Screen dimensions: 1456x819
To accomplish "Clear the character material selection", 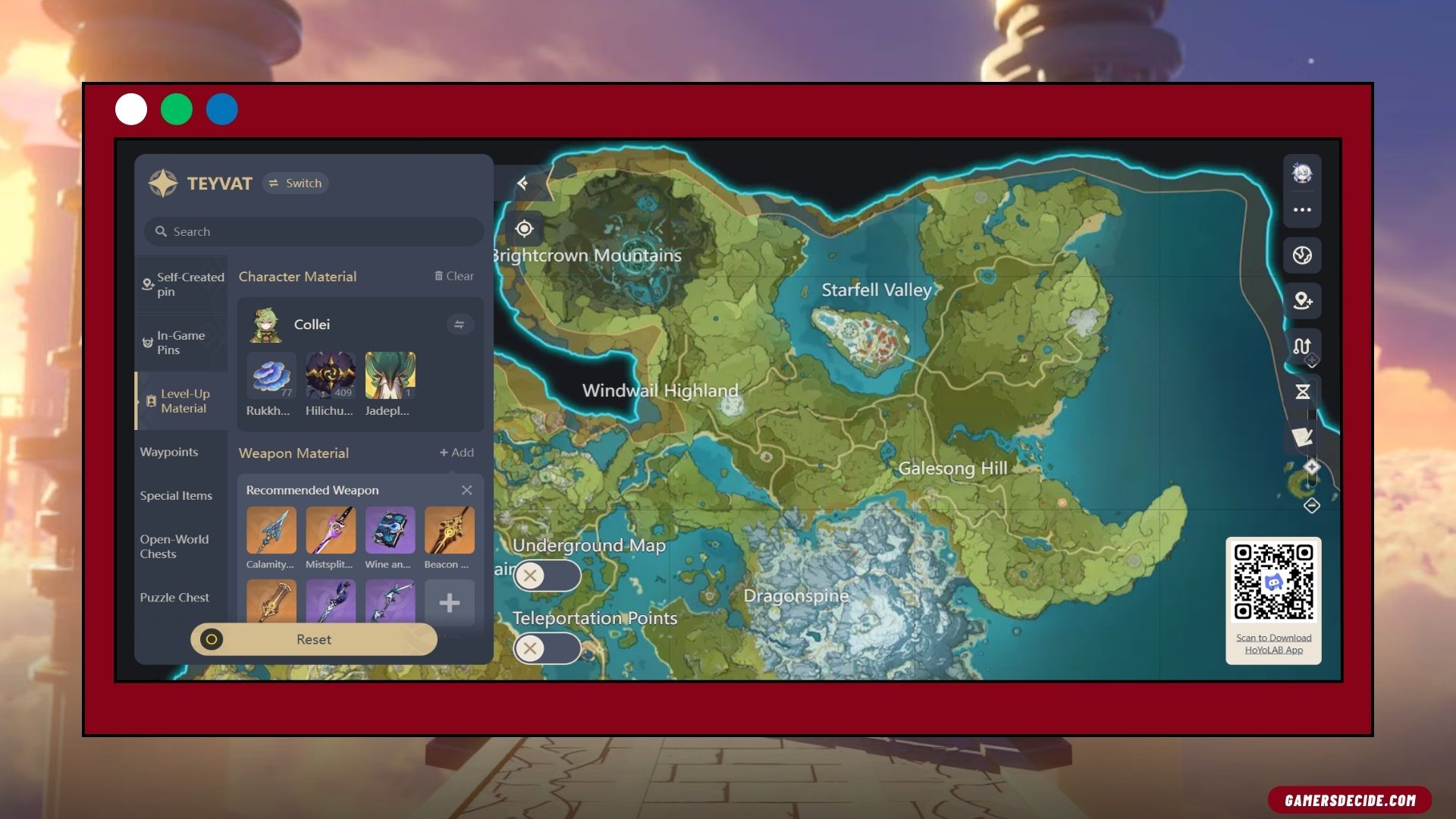I will pyautogui.click(x=454, y=277).
